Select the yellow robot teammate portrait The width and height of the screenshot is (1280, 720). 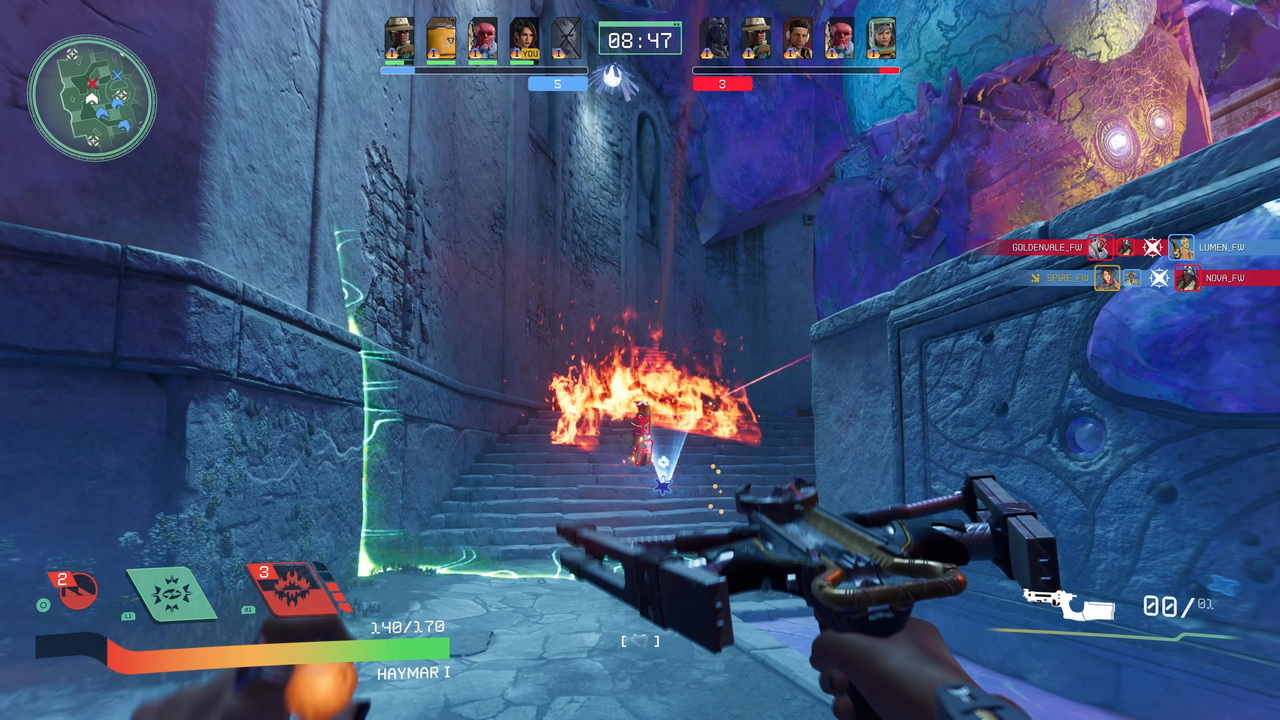tap(441, 39)
